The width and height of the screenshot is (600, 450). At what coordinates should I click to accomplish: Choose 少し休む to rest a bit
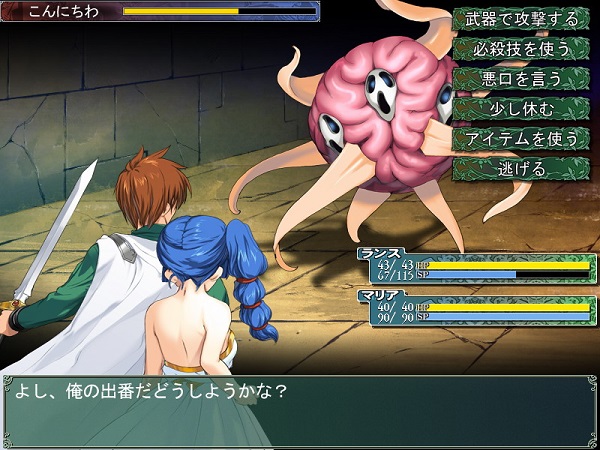pyautogui.click(x=521, y=108)
